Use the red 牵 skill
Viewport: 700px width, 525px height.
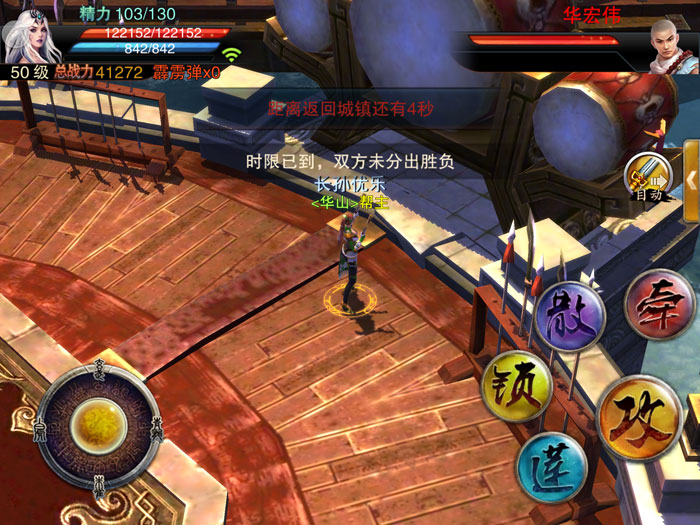pyautogui.click(x=660, y=304)
